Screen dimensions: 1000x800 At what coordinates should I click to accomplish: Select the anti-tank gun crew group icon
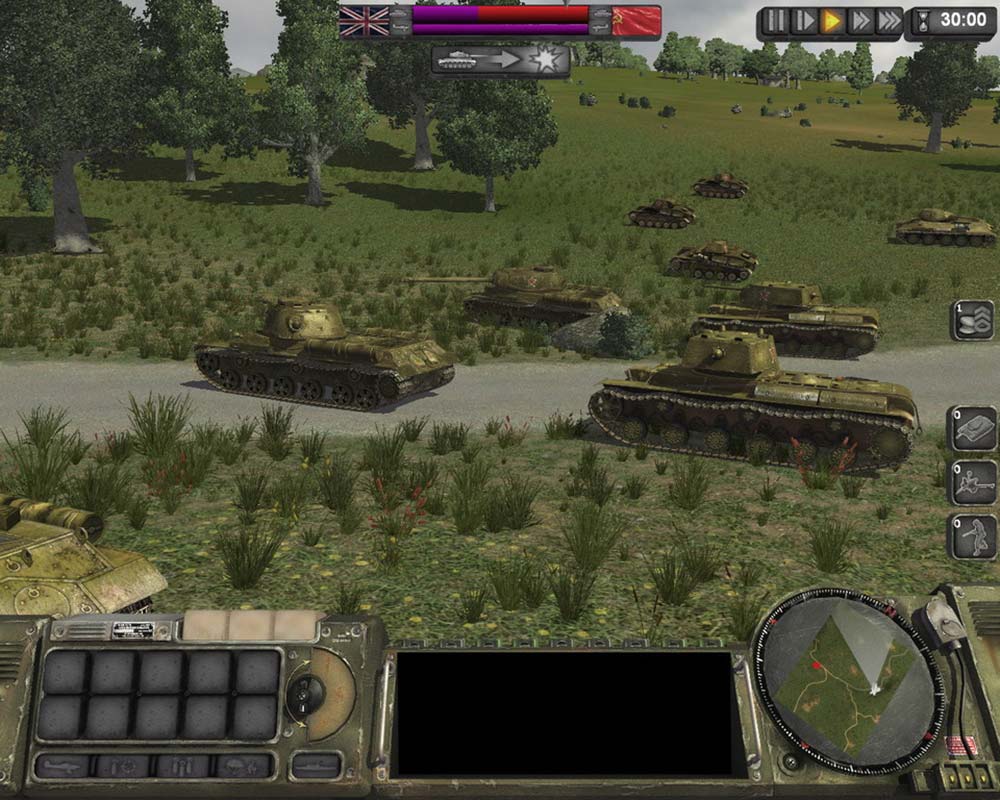972,482
